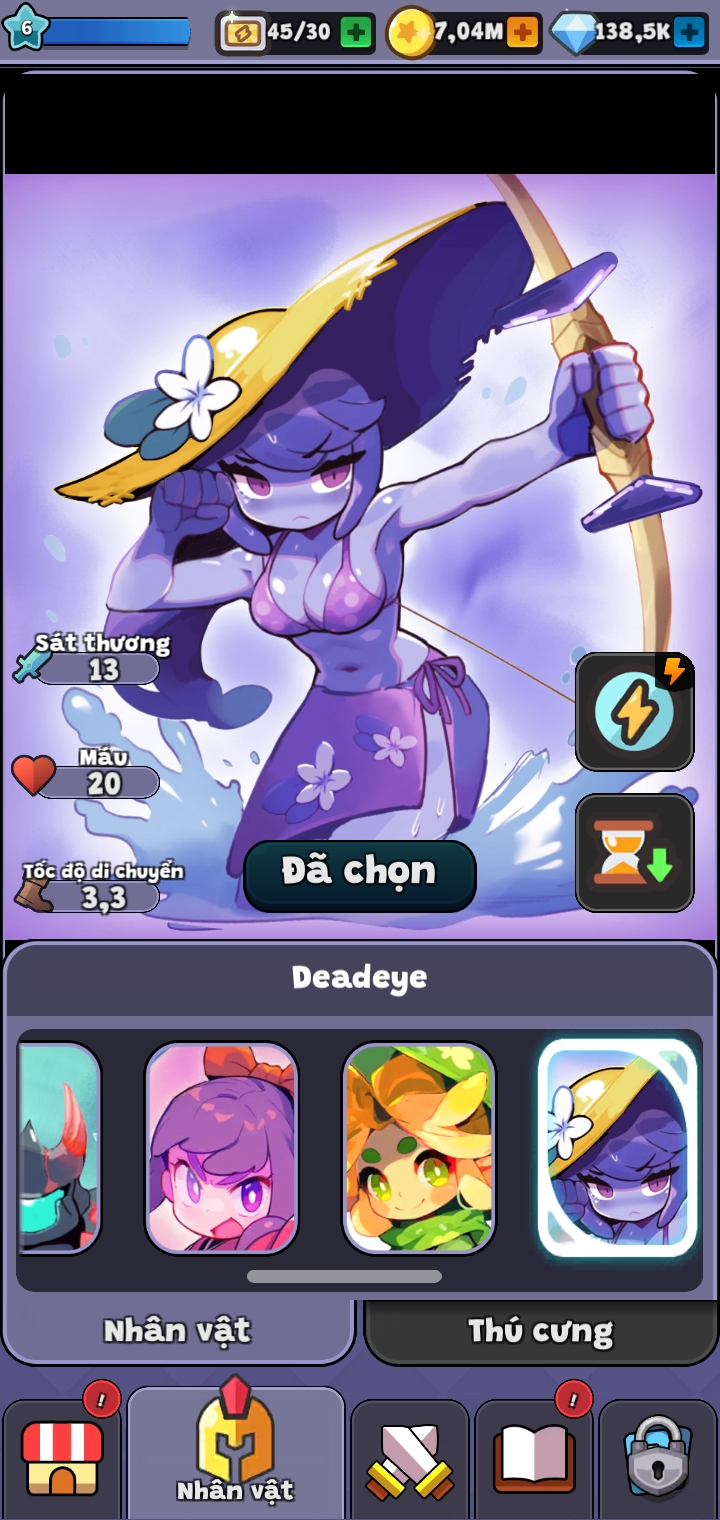Go to the crossed swords battle screen
Screen dimensions: 720x1520
pos(410,1458)
